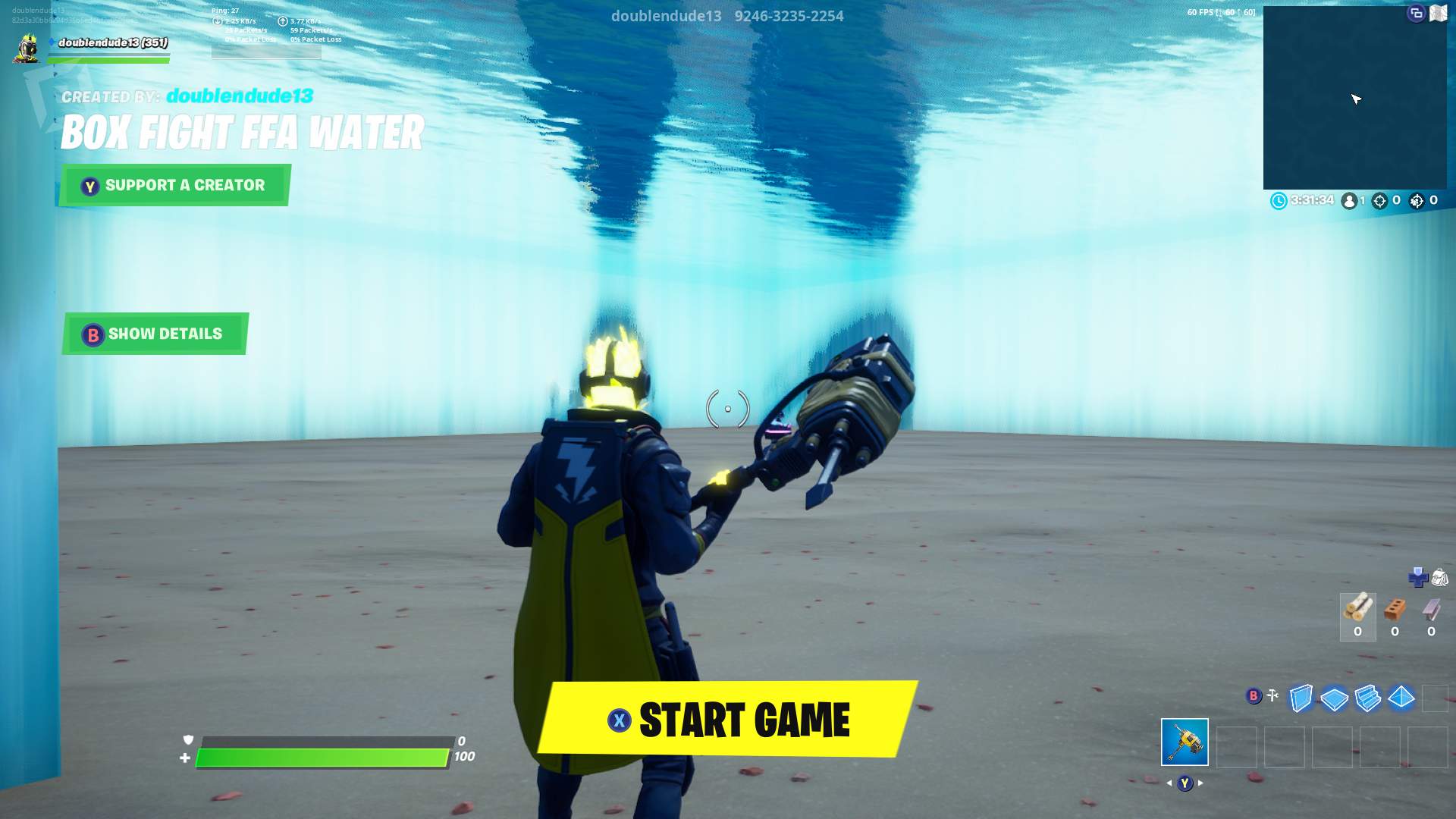Click the blue shield cross icon

pyautogui.click(x=1418, y=578)
